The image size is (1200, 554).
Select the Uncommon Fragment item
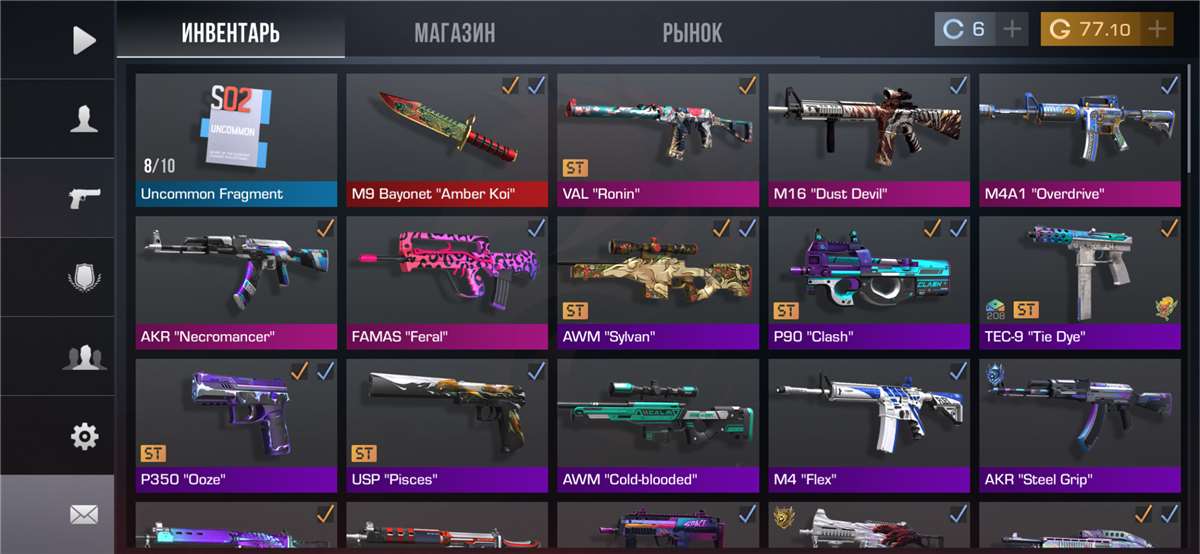tap(236, 140)
